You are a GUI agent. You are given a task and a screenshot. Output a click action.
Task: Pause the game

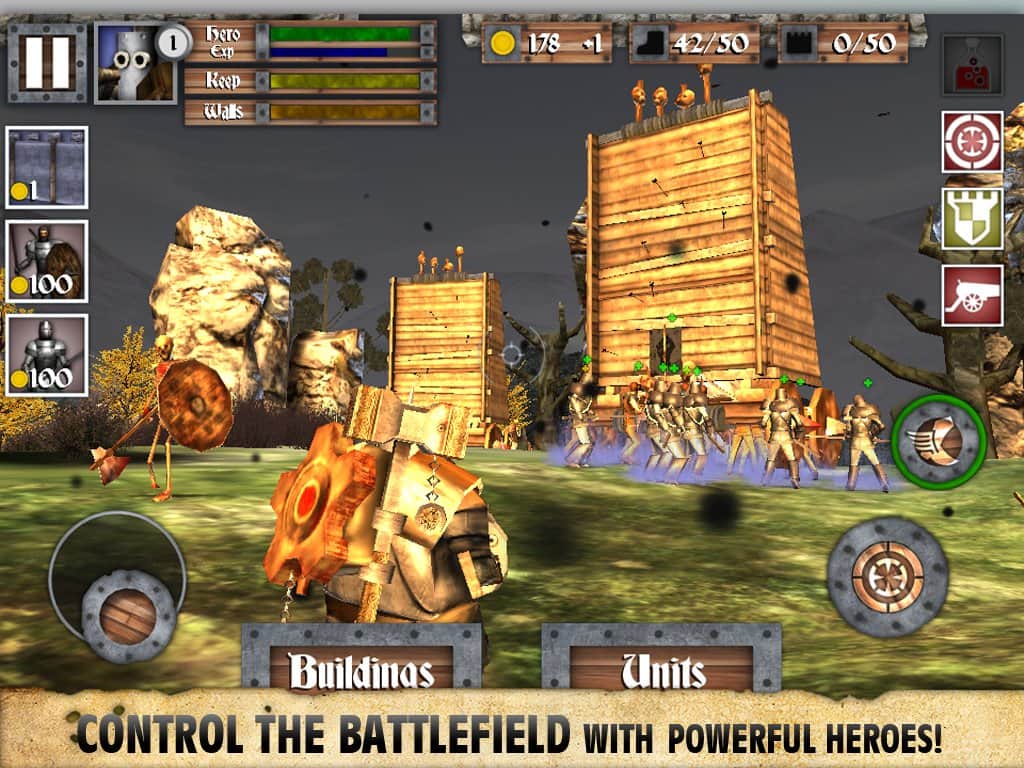point(47,63)
